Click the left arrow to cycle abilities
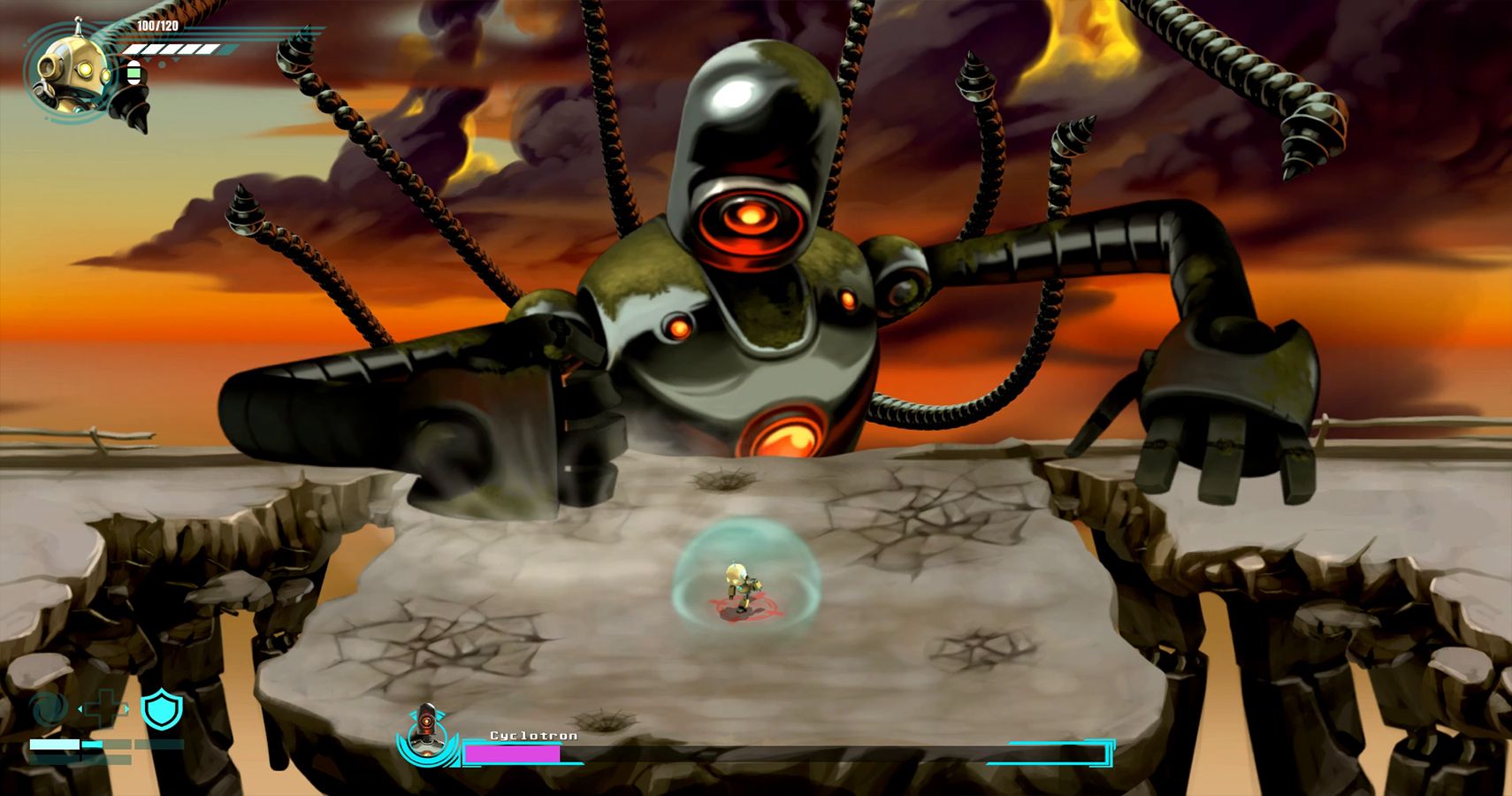Viewport: 1512px width, 796px height. [80, 708]
